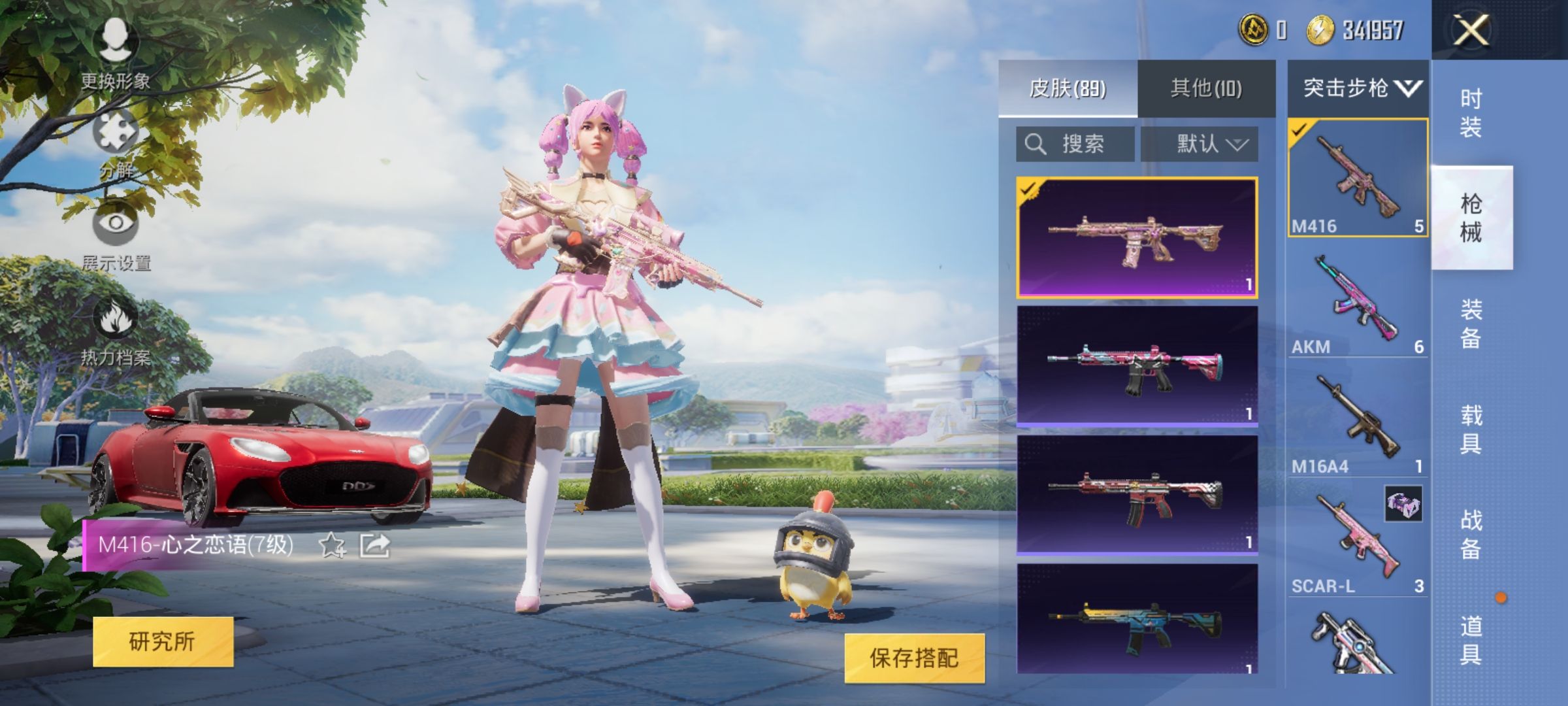Click the search magnifier icon
The width and height of the screenshot is (1568, 706).
(1034, 144)
